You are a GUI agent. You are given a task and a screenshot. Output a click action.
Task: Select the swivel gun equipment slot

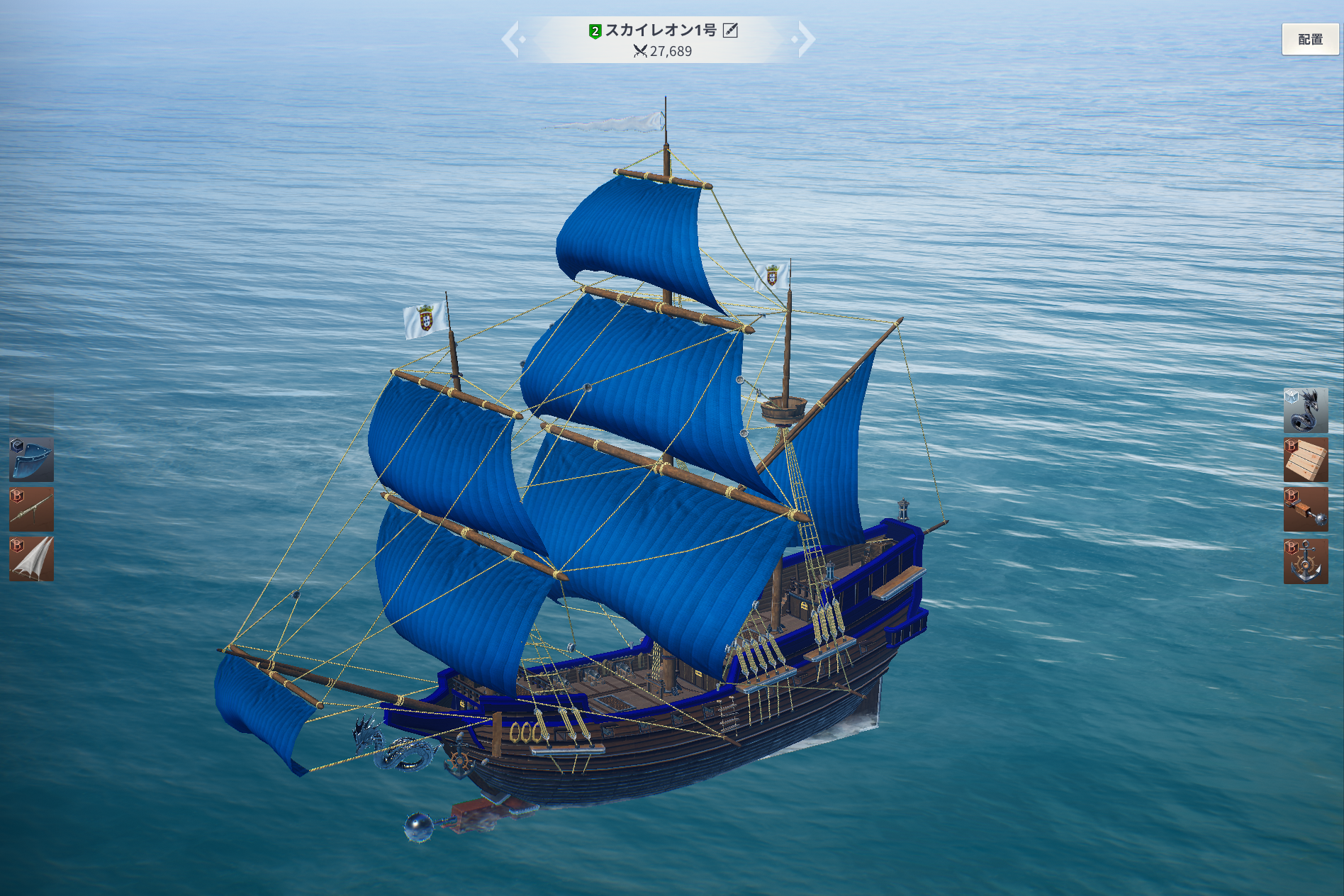pos(31,509)
